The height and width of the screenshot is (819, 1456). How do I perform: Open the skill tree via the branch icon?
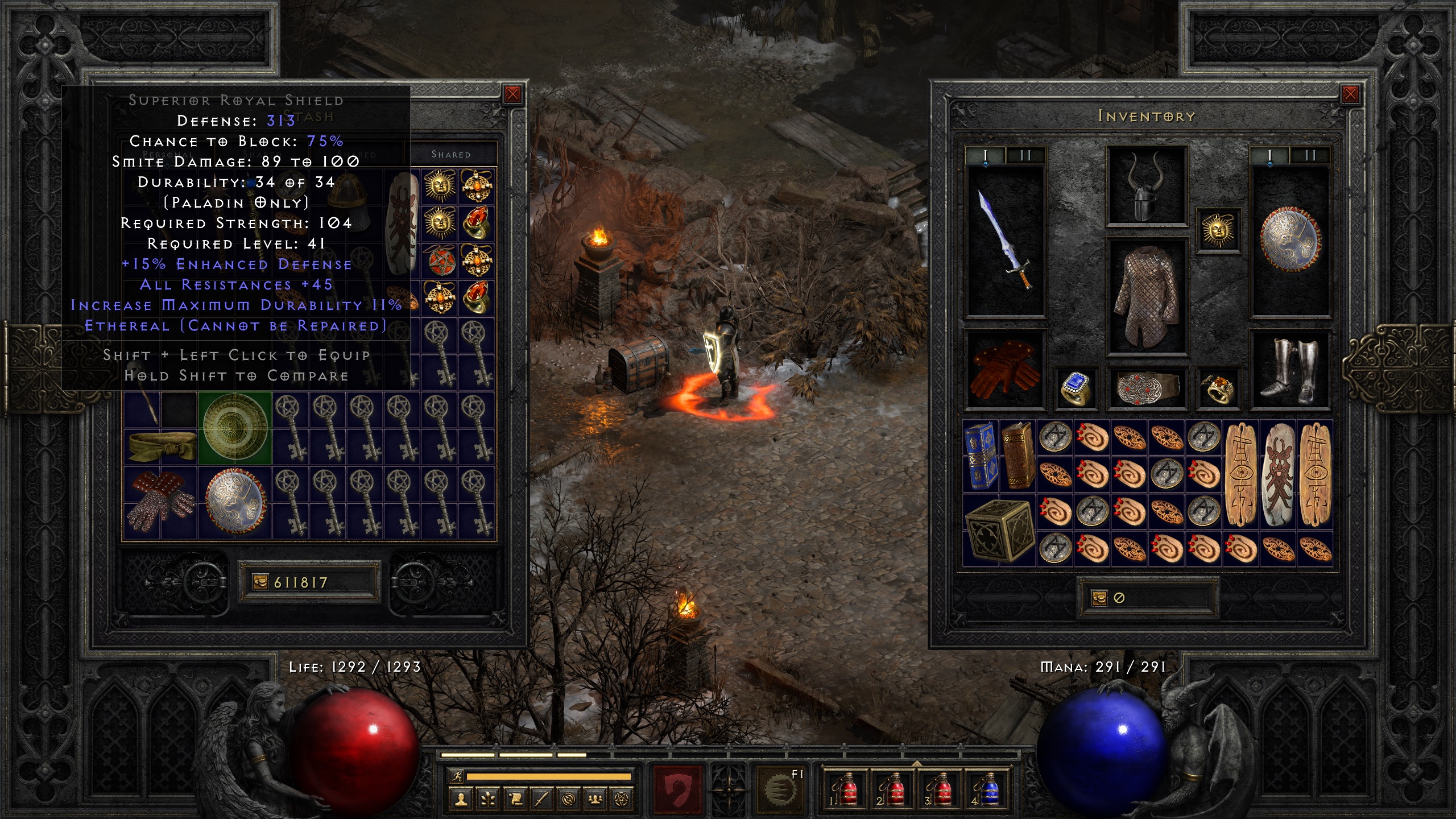(x=487, y=800)
